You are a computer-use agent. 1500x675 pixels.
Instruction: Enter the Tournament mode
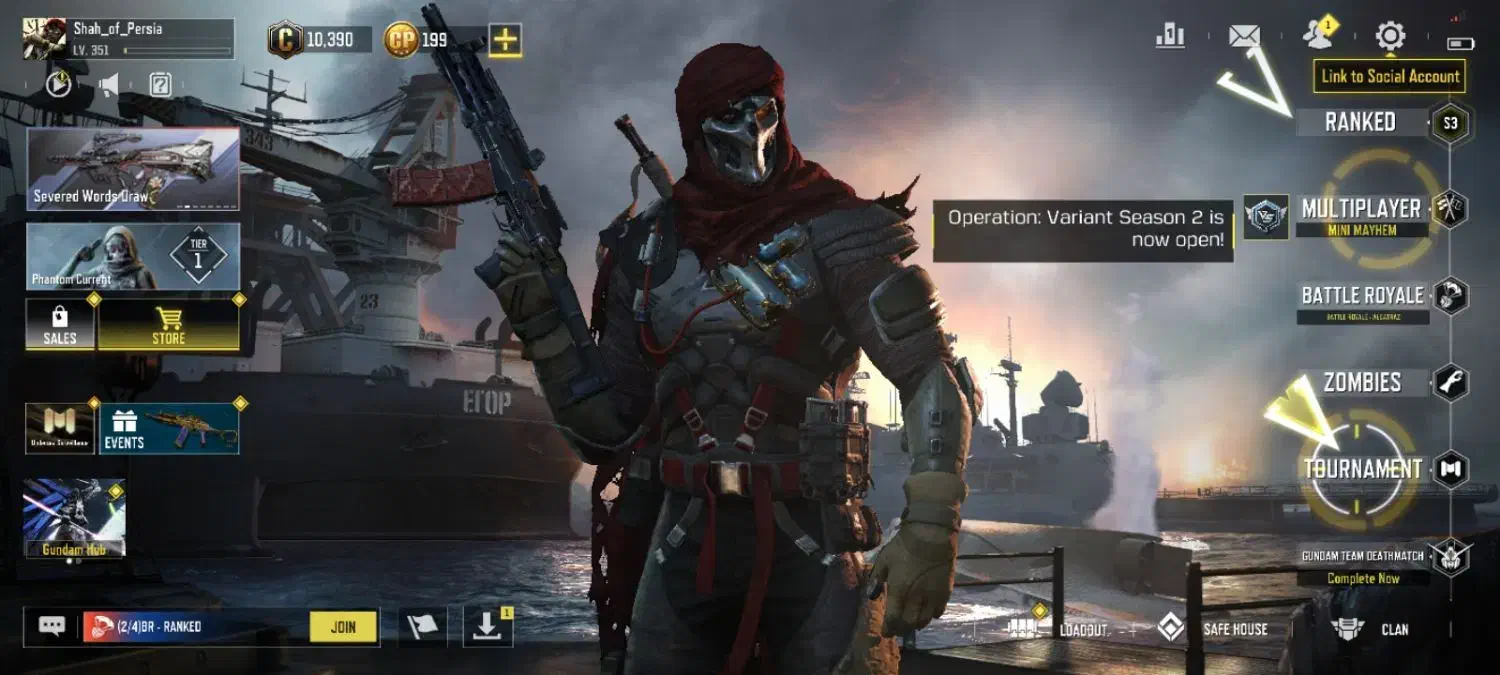[x=1362, y=469]
